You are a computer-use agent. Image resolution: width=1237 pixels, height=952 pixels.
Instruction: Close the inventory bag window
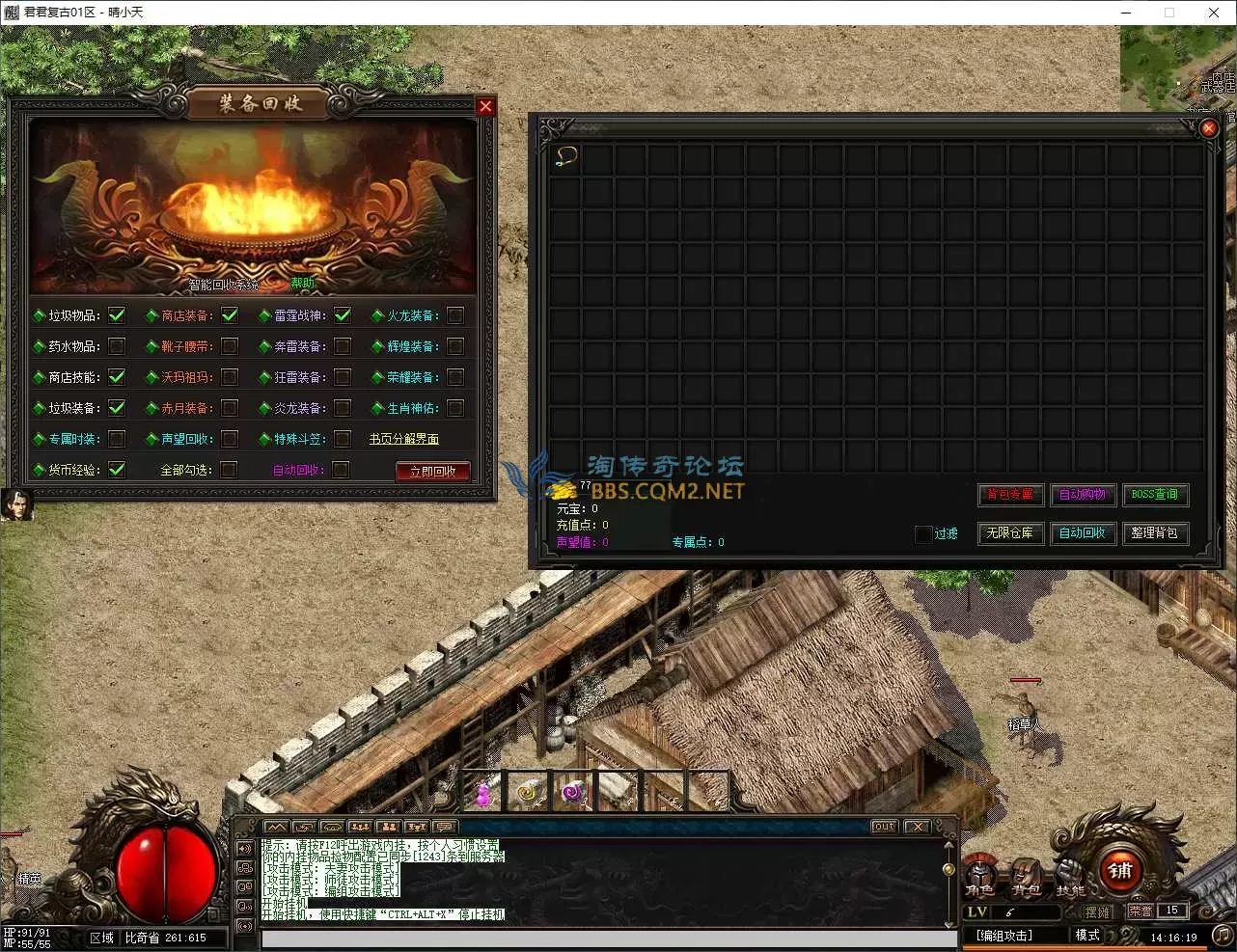click(1208, 127)
